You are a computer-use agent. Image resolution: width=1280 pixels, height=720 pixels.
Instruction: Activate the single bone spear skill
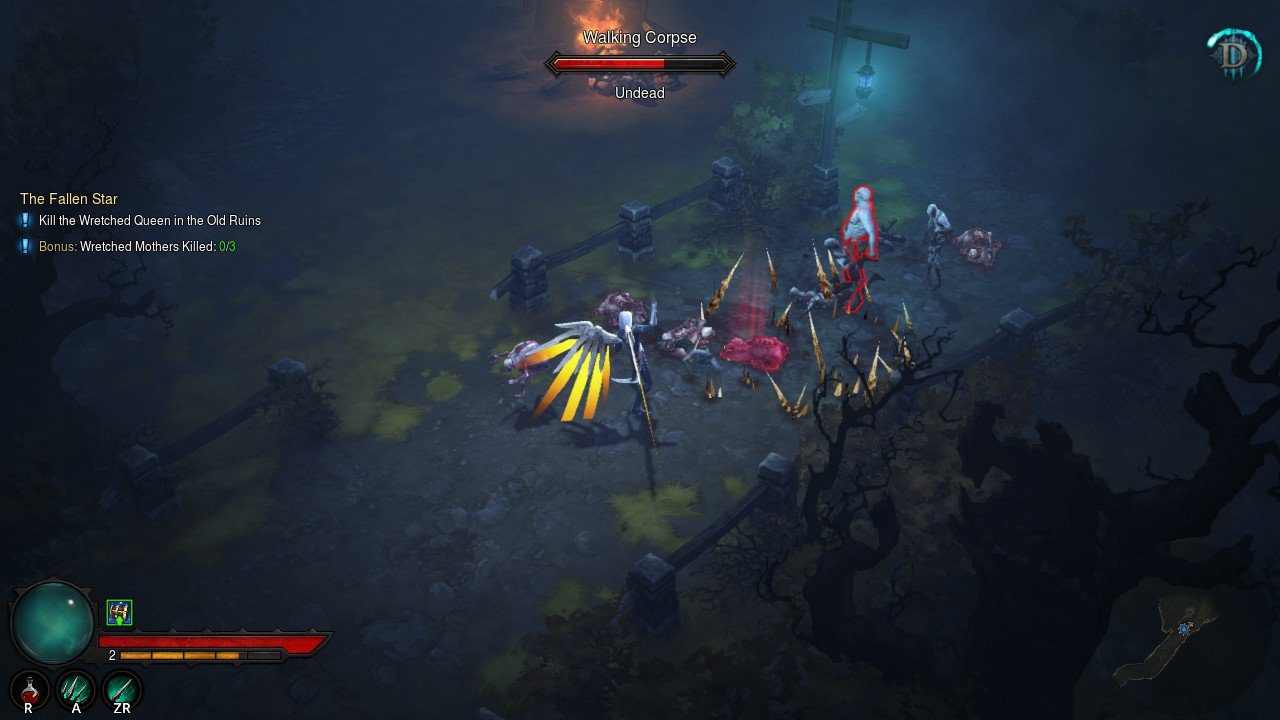pos(122,689)
